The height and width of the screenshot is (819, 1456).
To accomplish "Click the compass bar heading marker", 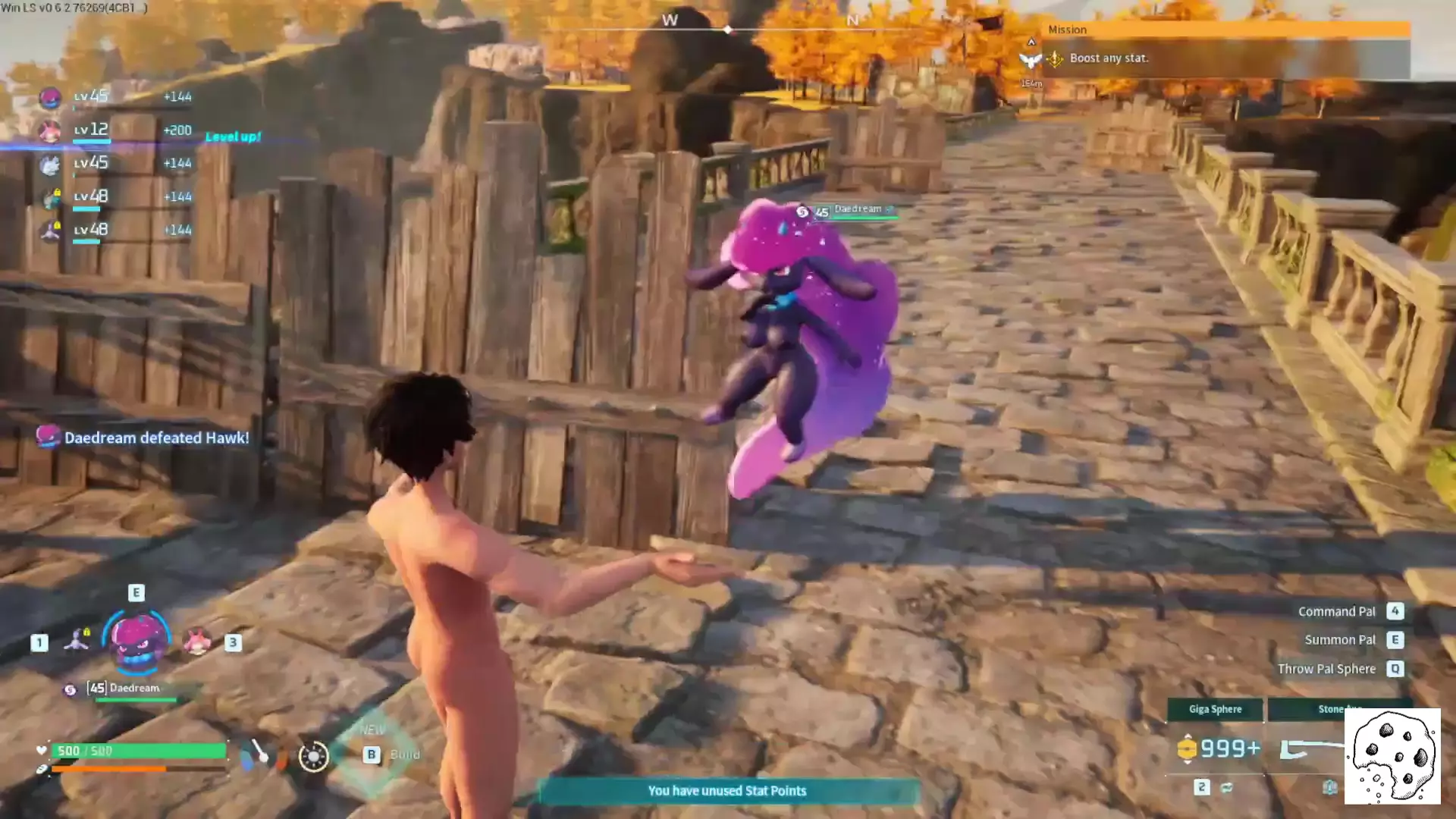I will coord(727,30).
